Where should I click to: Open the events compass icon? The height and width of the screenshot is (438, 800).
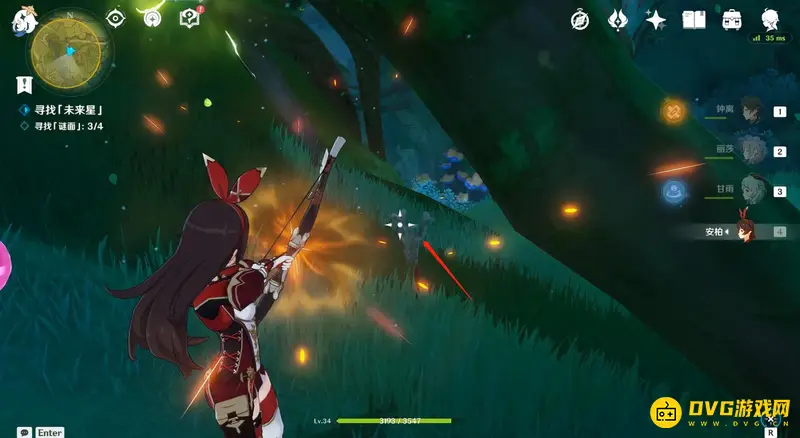click(152, 17)
